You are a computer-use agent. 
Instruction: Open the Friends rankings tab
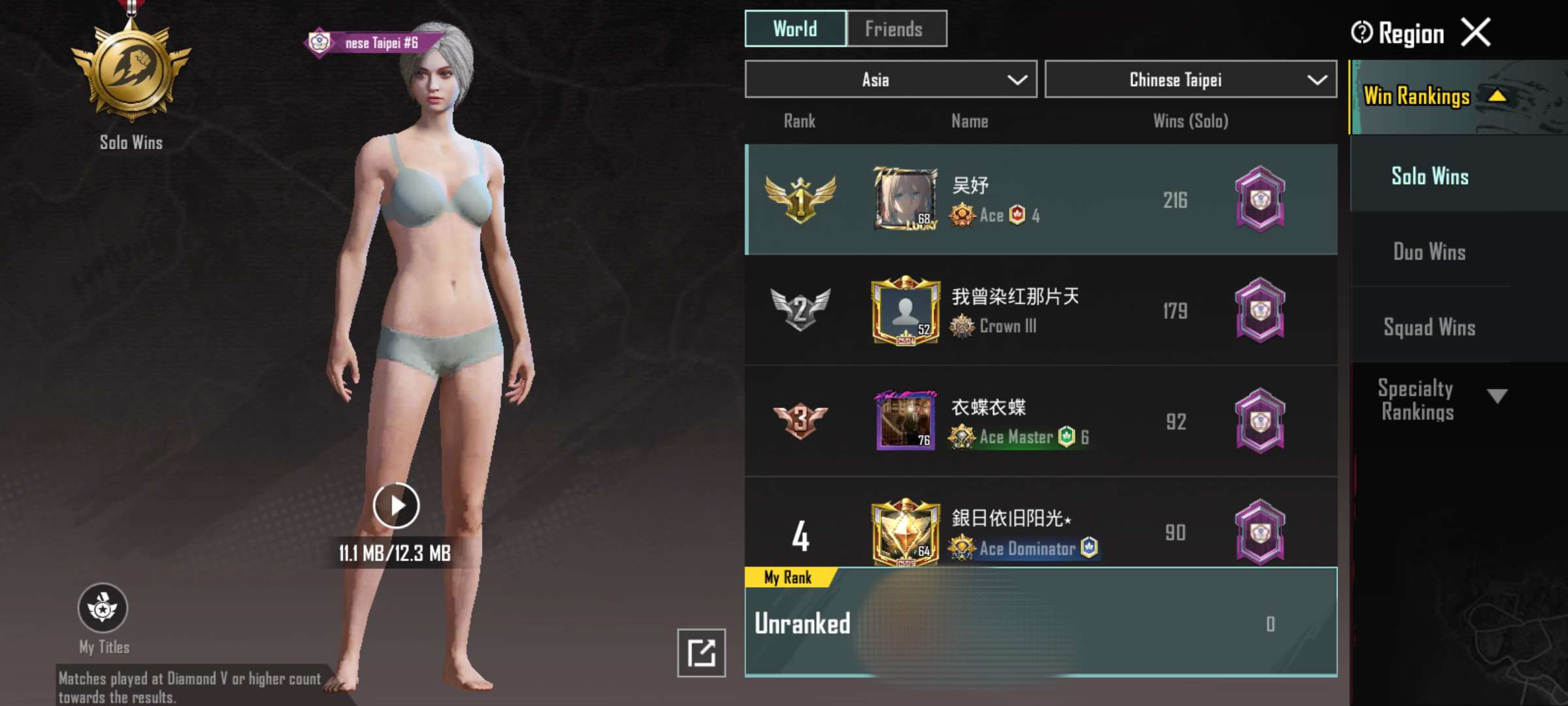click(896, 29)
